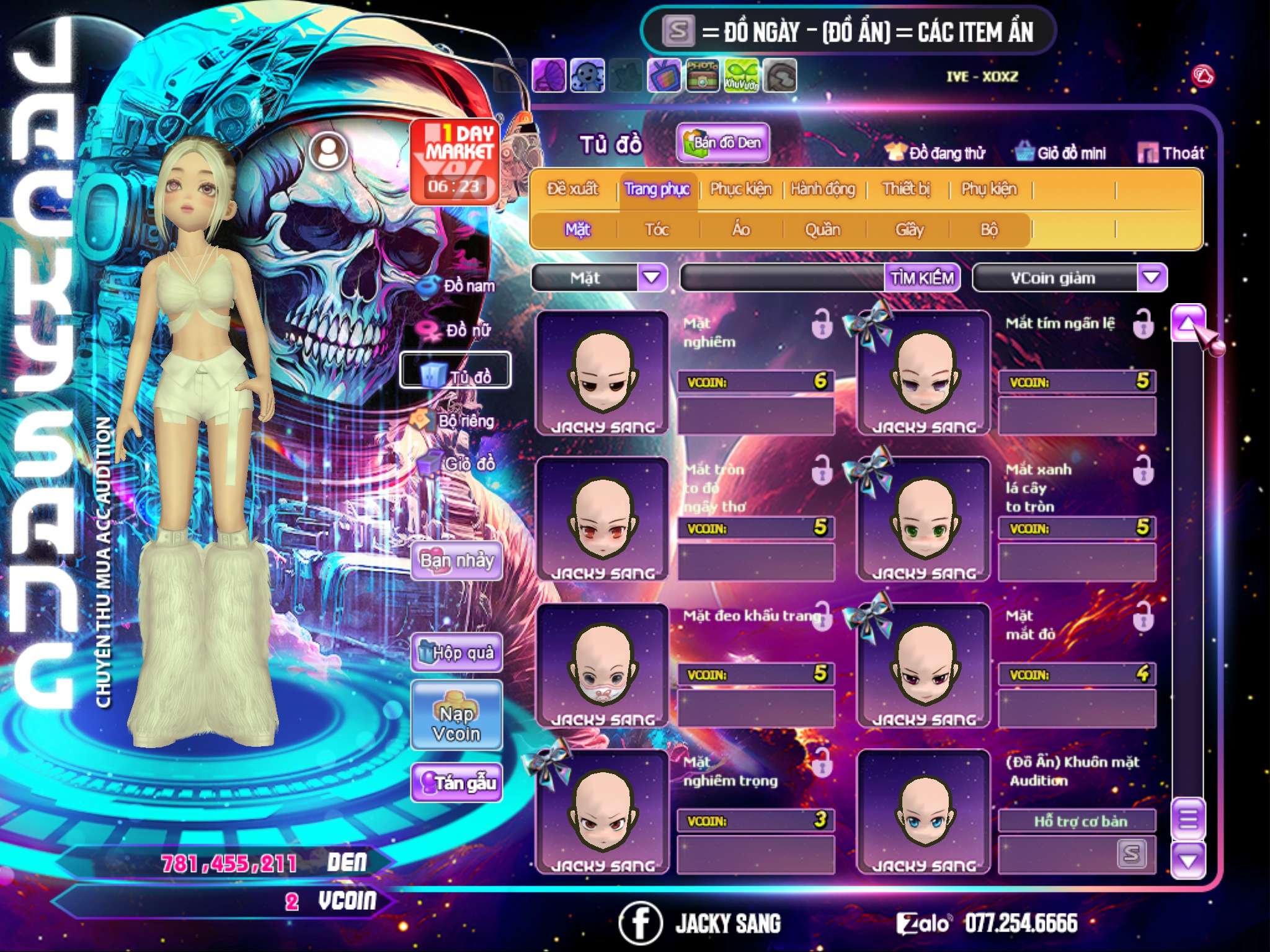The height and width of the screenshot is (952, 1270).
Task: Switch to the Phục kiện tab
Action: click(x=740, y=189)
